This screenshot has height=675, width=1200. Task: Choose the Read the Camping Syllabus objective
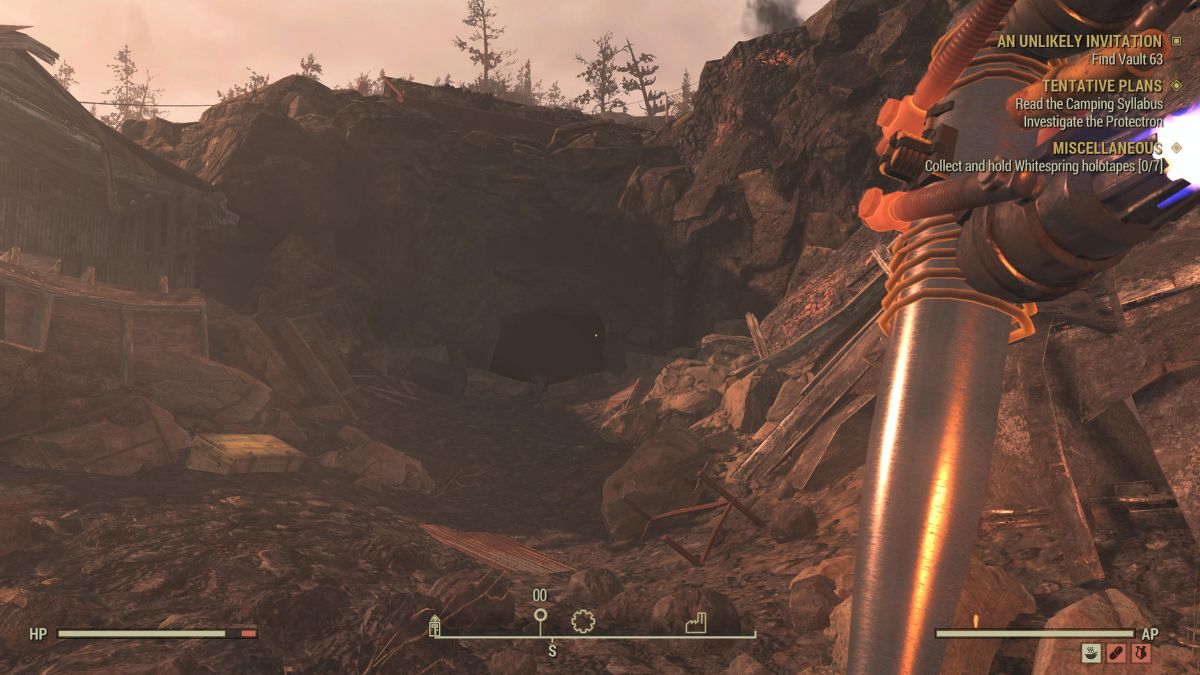tap(1089, 104)
